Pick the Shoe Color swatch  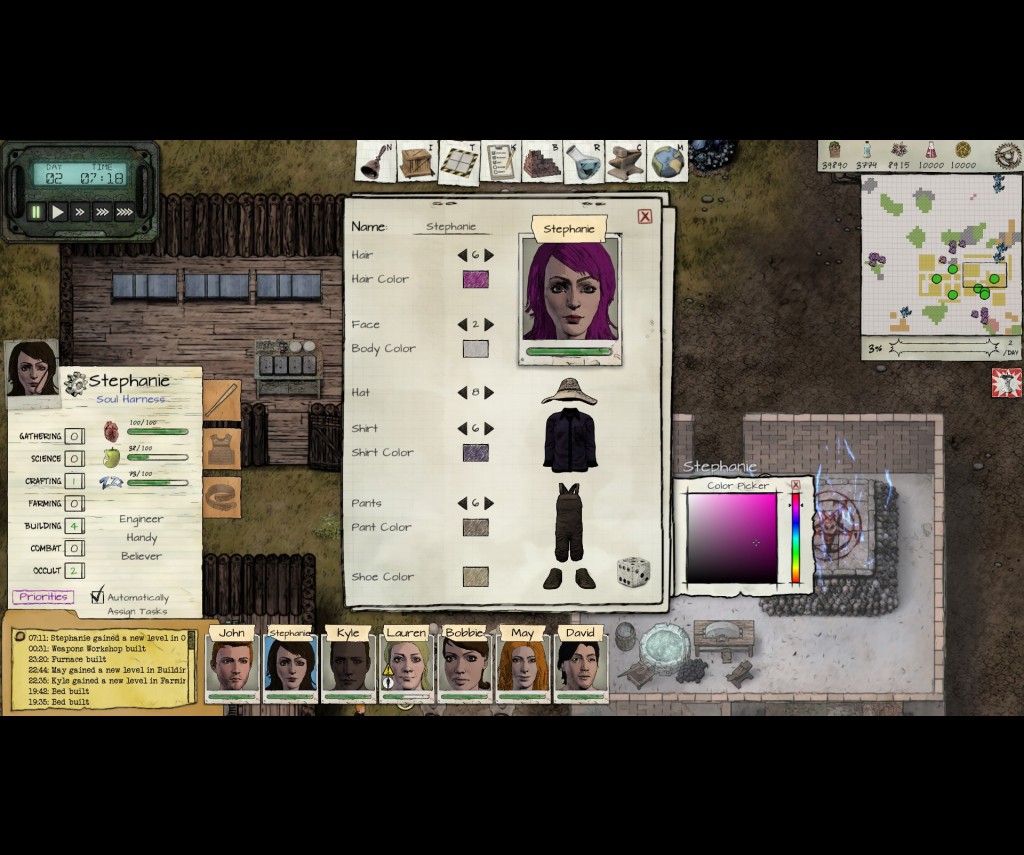(475, 577)
